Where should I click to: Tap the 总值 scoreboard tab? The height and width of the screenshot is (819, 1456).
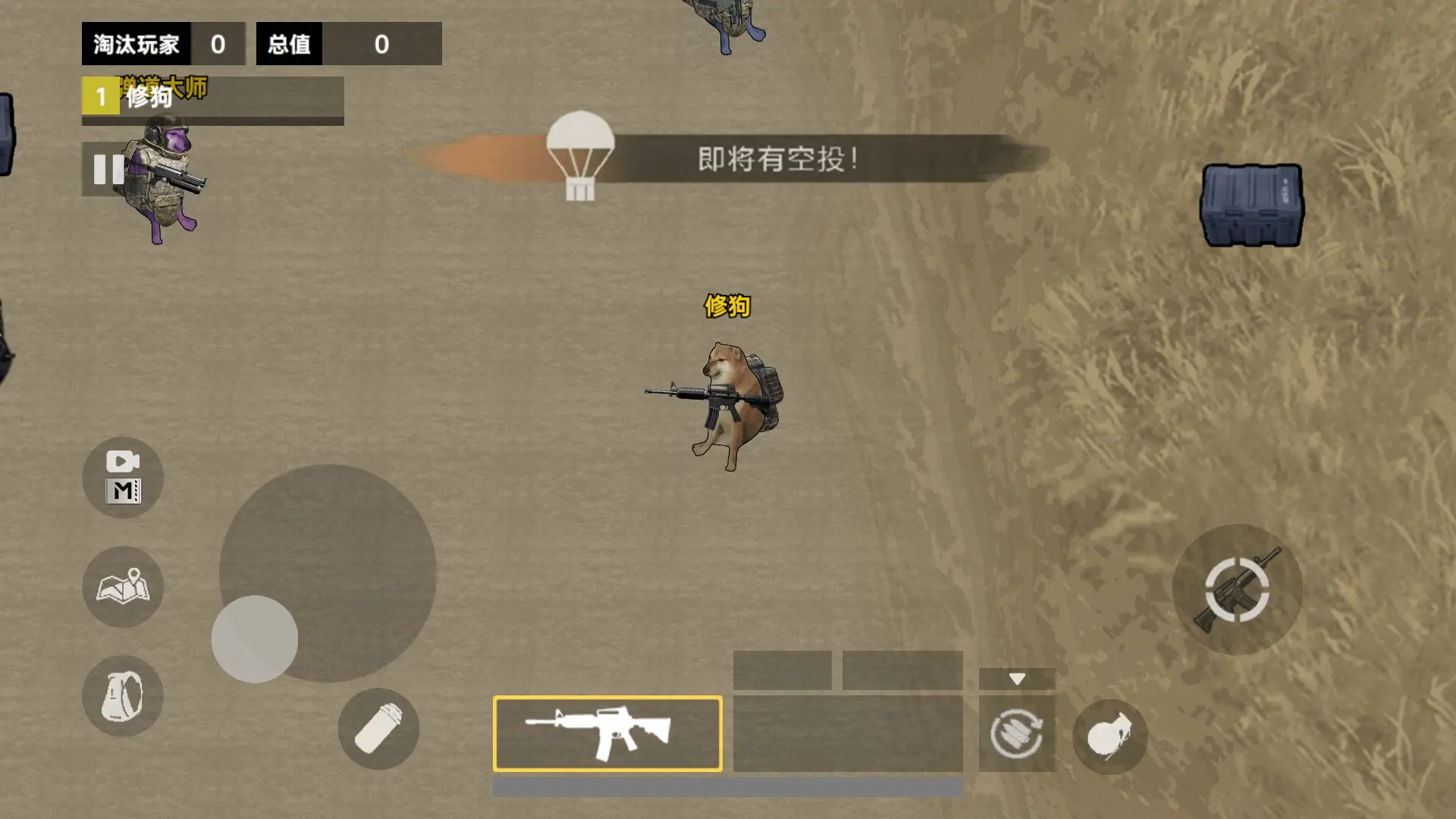pos(289,44)
